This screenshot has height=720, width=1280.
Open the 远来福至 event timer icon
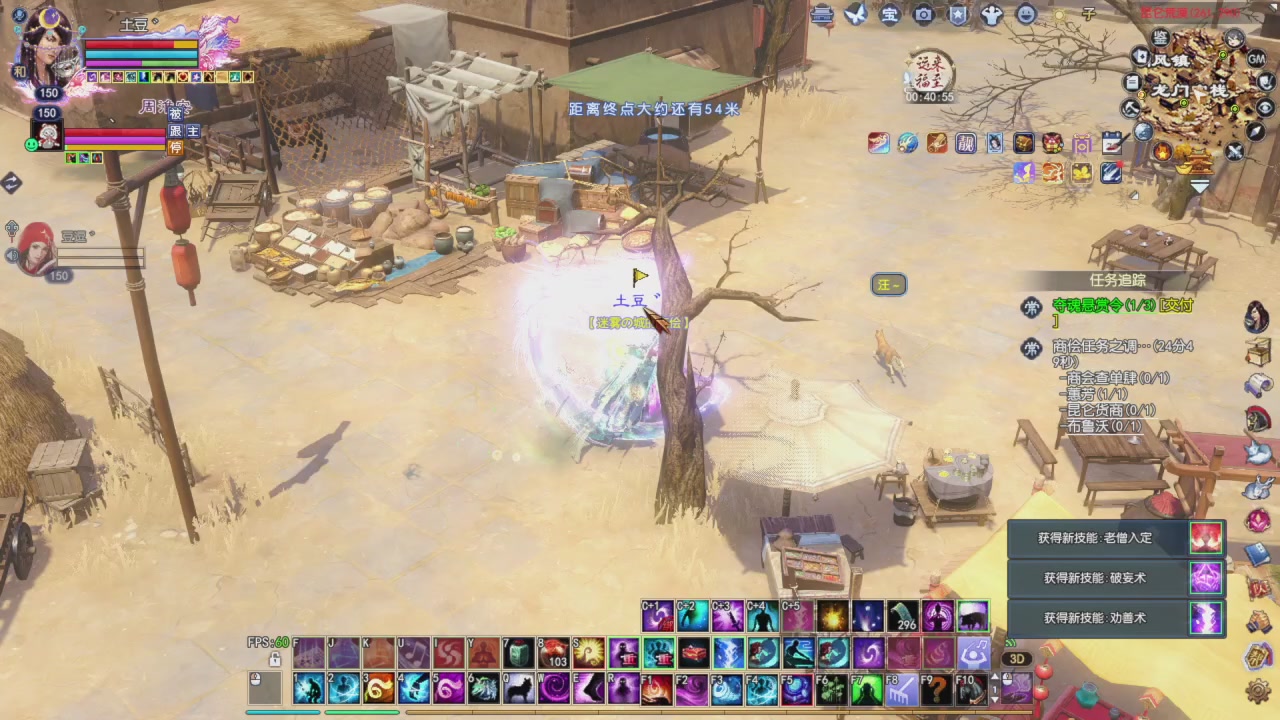point(929,72)
